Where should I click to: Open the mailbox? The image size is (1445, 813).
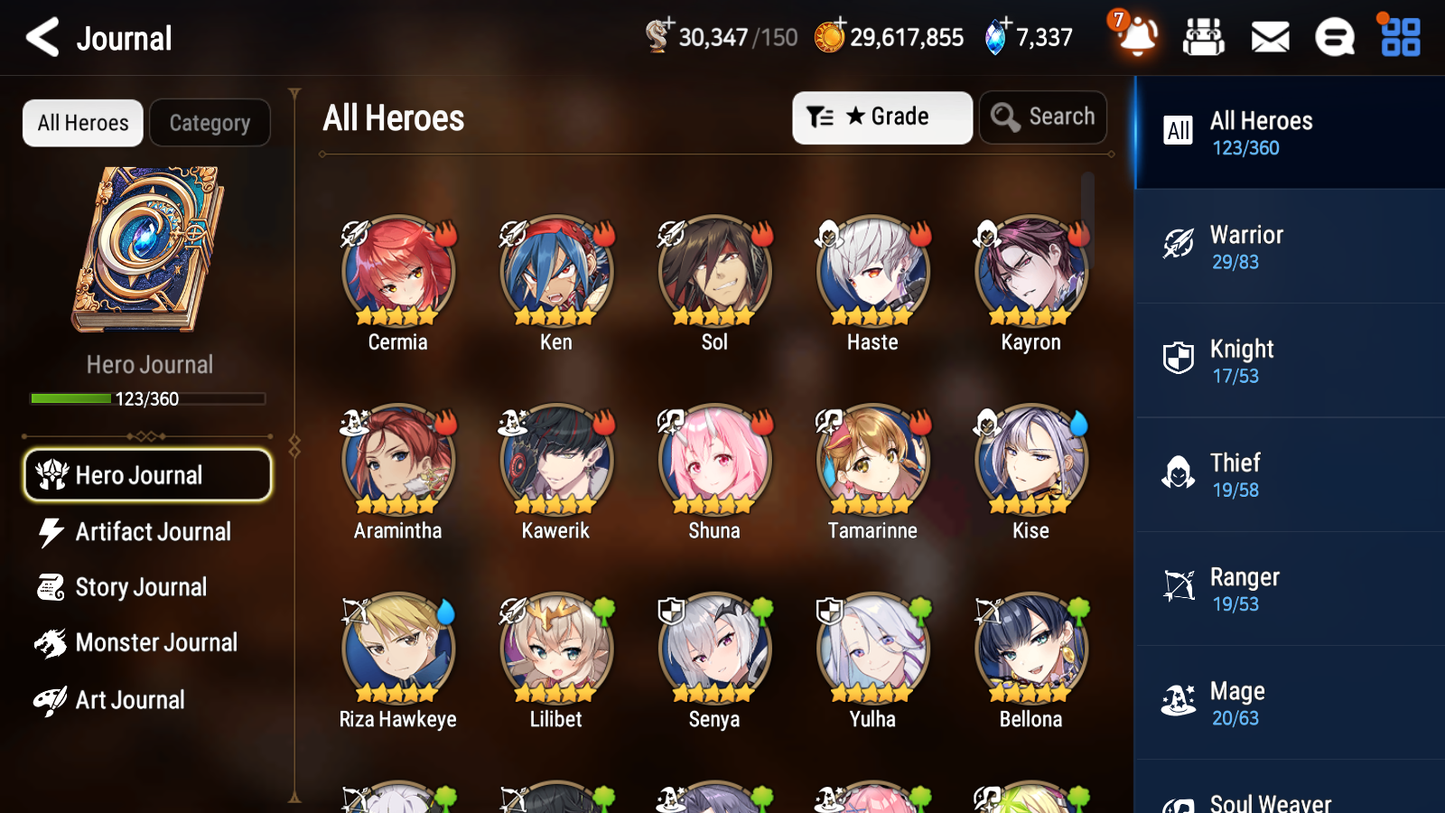[x=1269, y=36]
